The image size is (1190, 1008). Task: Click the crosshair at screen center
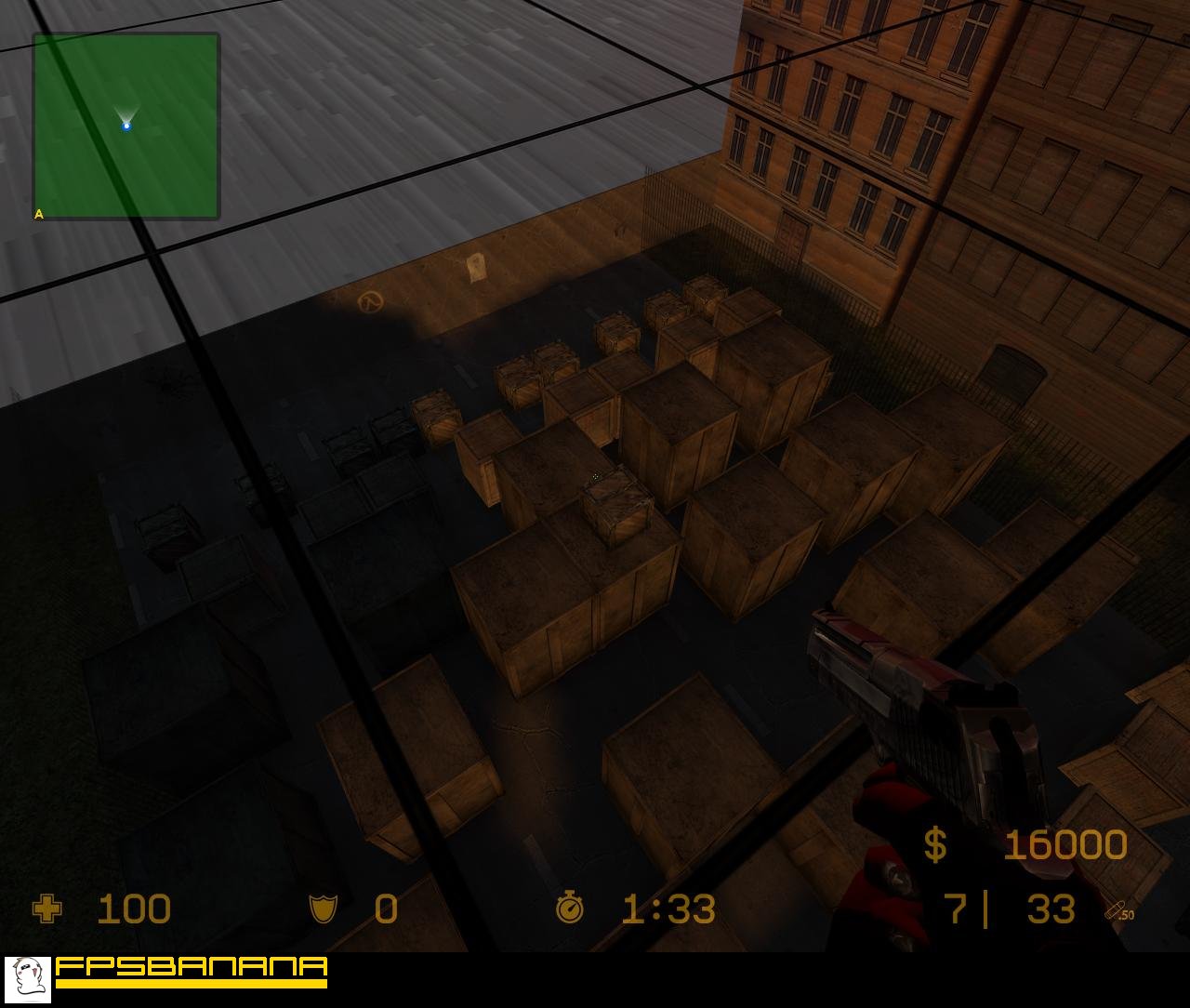click(595, 475)
